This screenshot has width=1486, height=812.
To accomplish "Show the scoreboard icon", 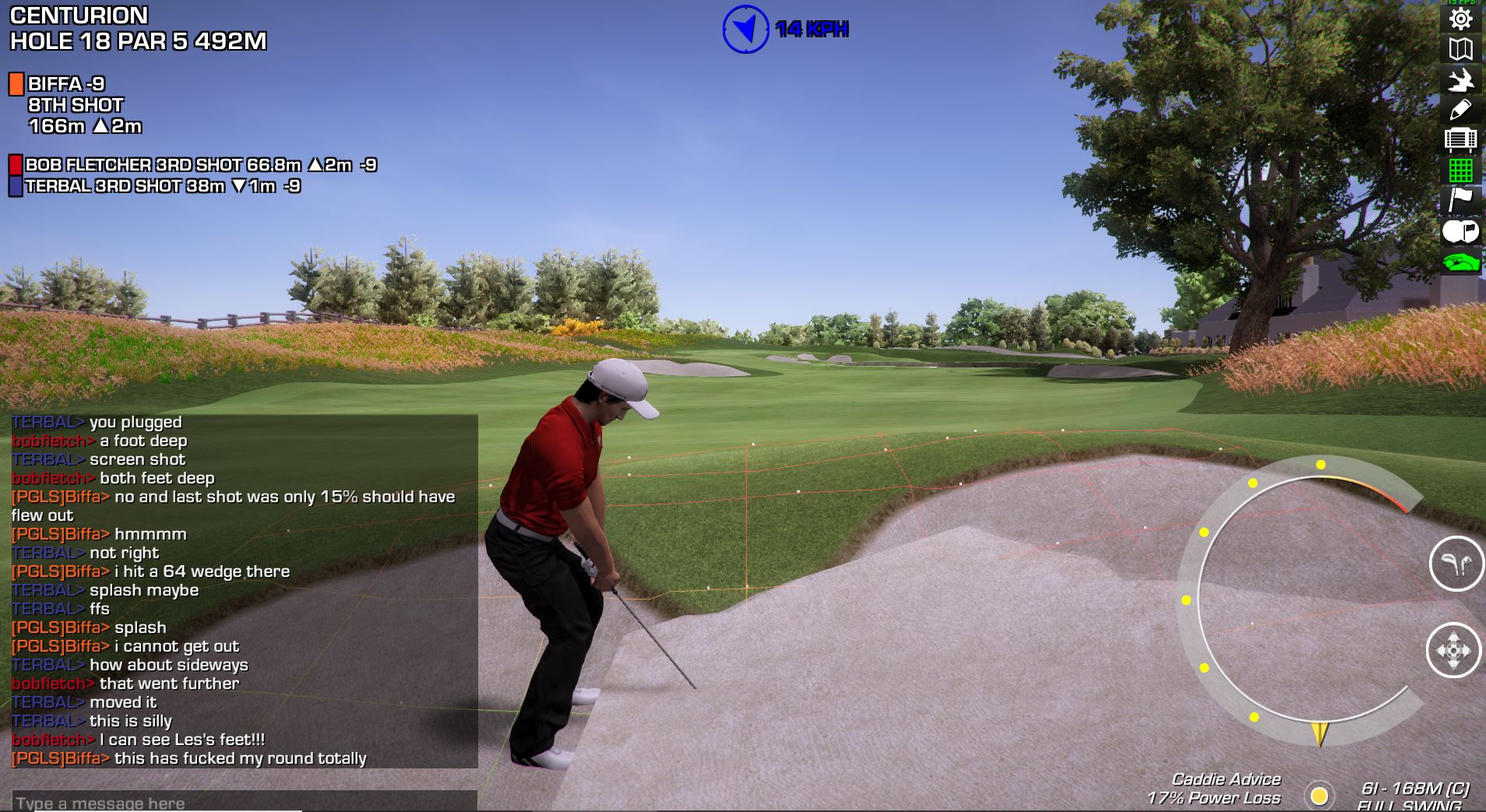I will 1460,139.
